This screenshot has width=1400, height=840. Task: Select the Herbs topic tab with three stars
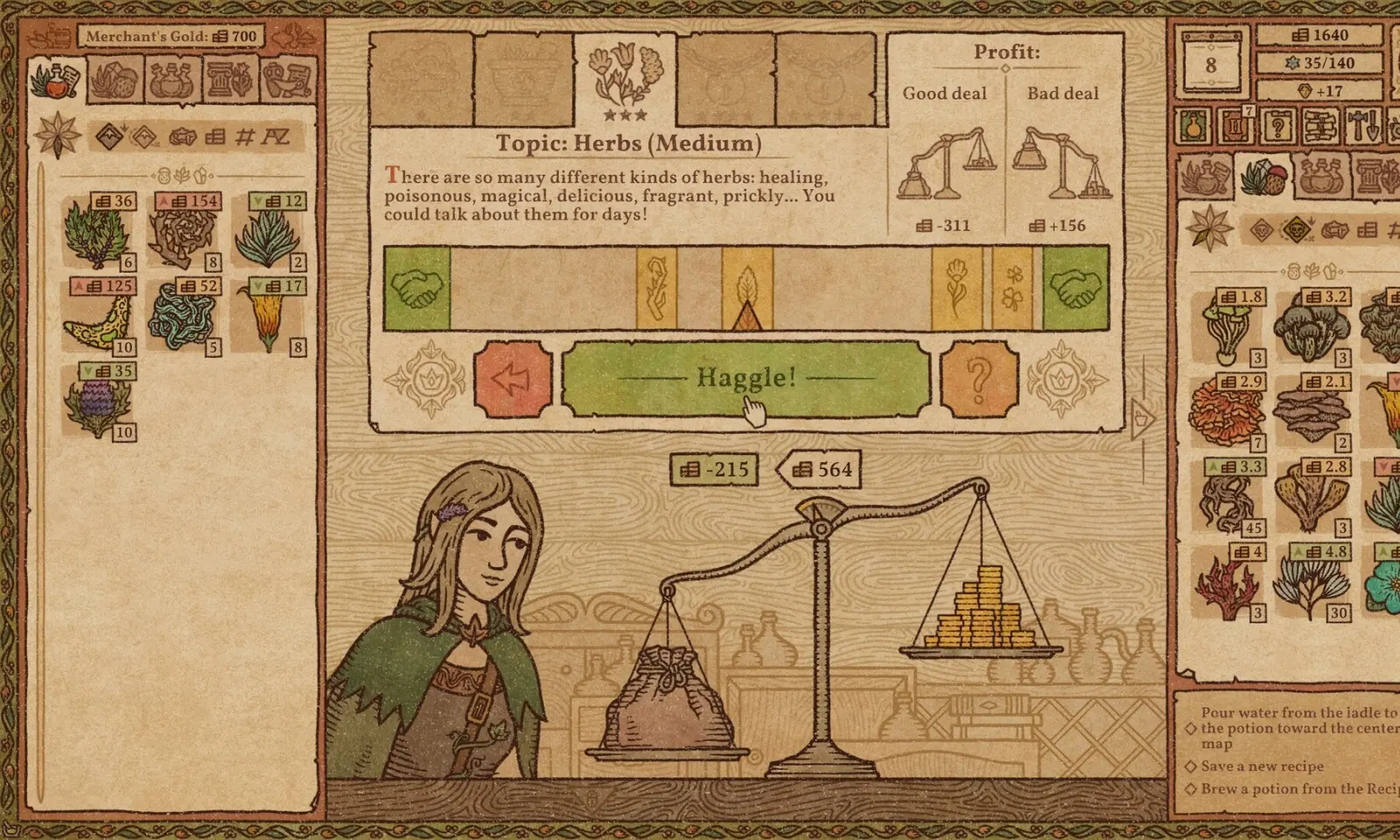[x=626, y=80]
